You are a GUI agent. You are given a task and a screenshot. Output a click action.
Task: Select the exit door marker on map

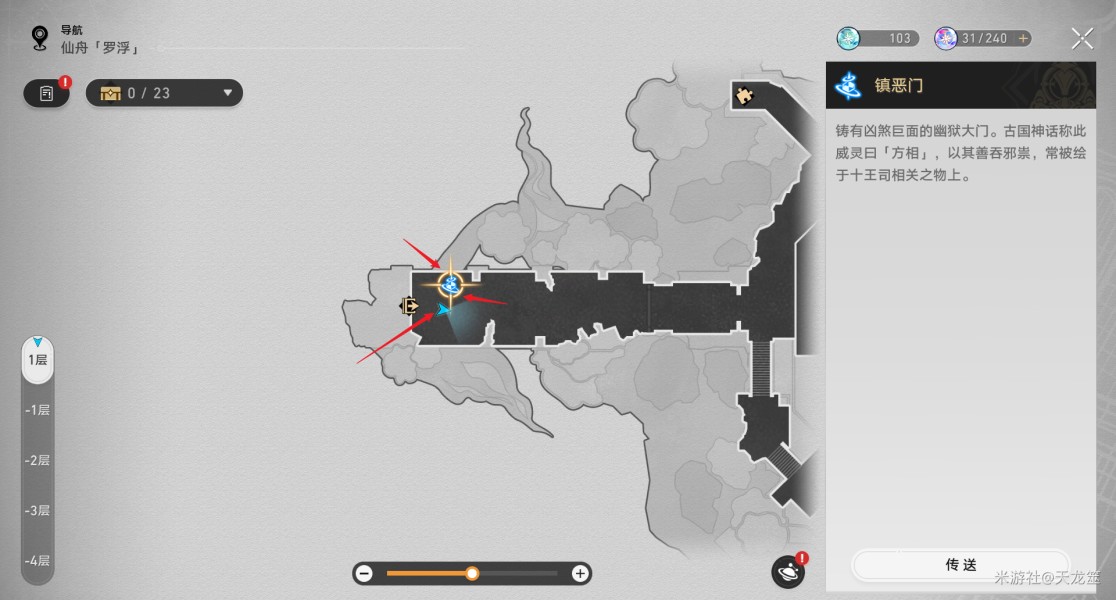[x=408, y=306]
